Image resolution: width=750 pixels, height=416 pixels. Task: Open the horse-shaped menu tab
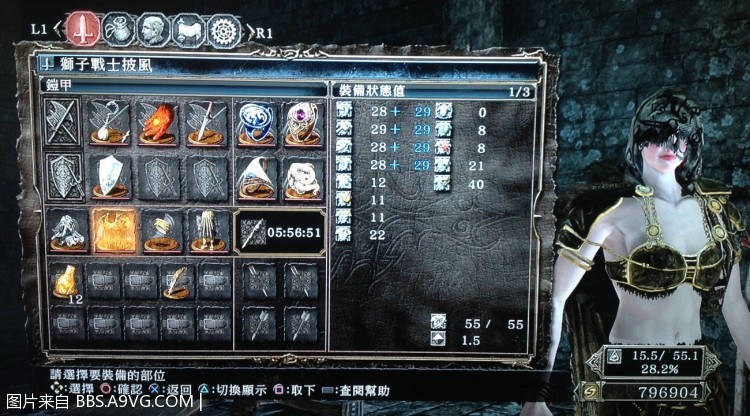tap(189, 28)
